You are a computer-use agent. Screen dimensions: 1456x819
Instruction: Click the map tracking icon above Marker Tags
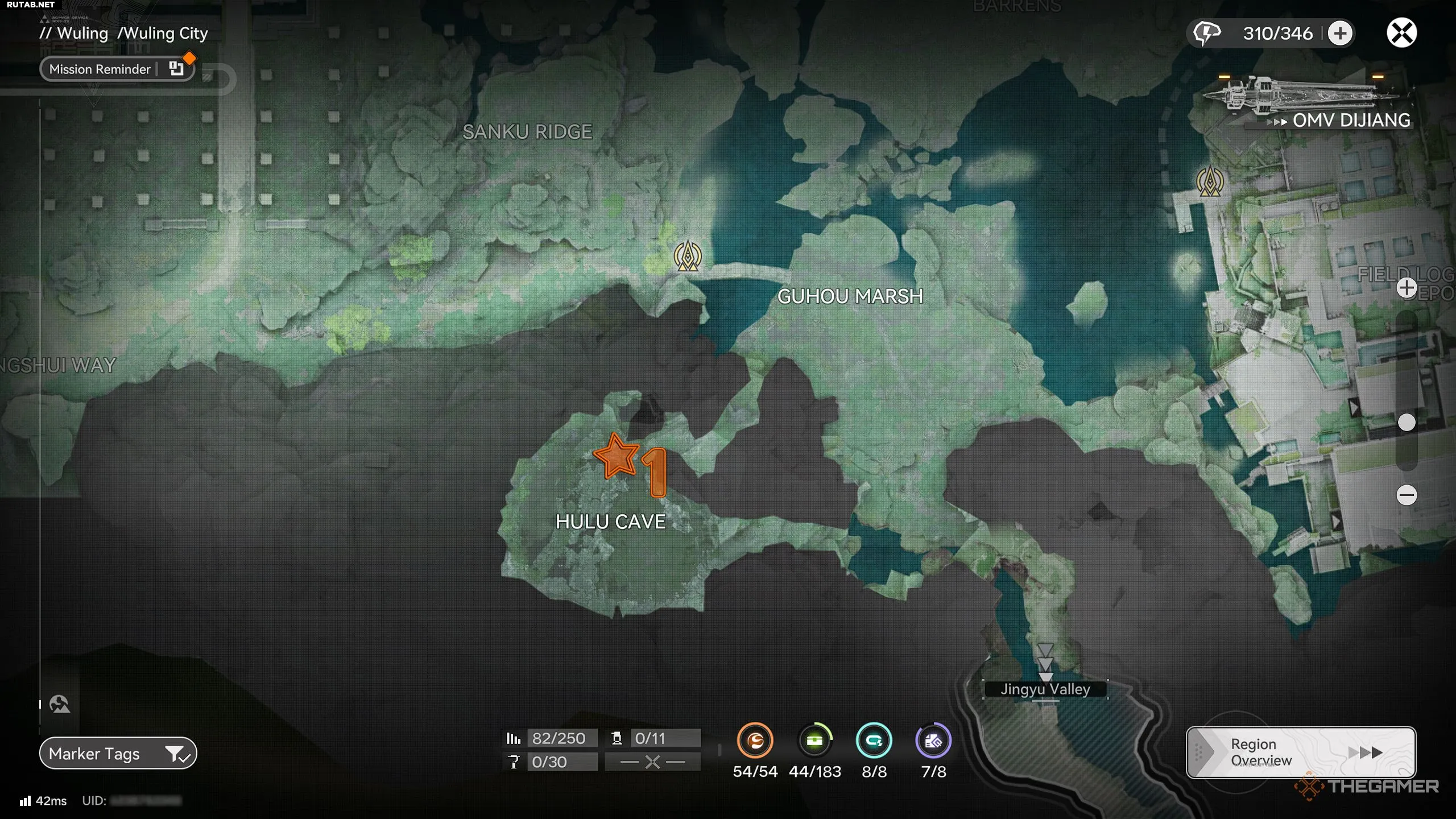tap(60, 705)
